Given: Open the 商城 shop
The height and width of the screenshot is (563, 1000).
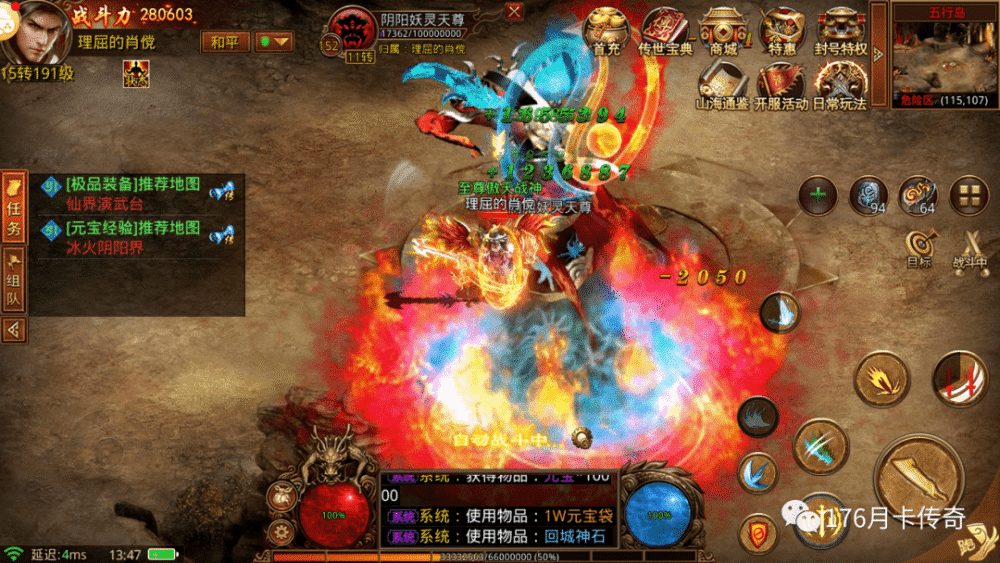Looking at the screenshot, I should (x=723, y=31).
